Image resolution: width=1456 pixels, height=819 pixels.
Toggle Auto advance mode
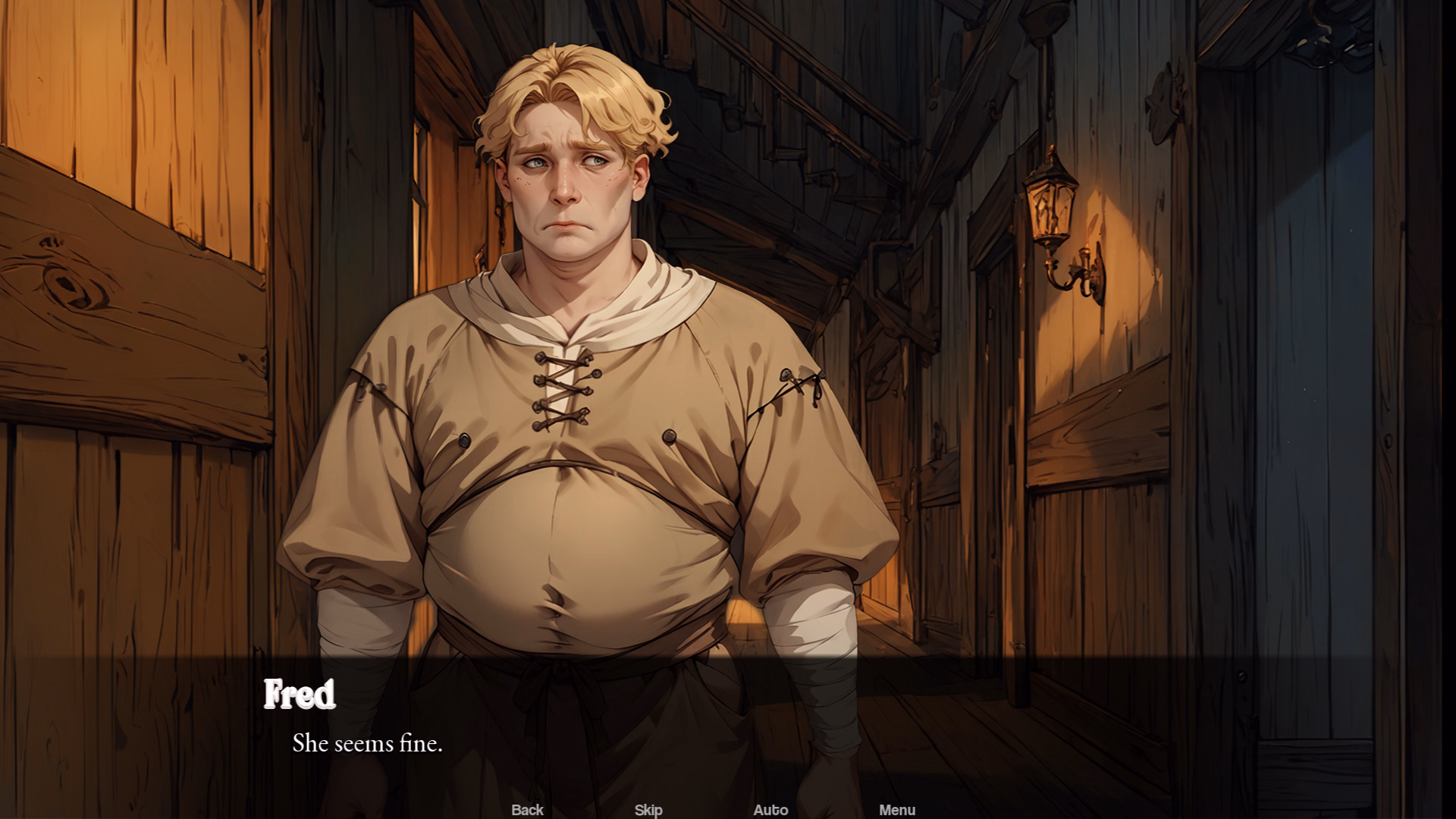(x=770, y=809)
